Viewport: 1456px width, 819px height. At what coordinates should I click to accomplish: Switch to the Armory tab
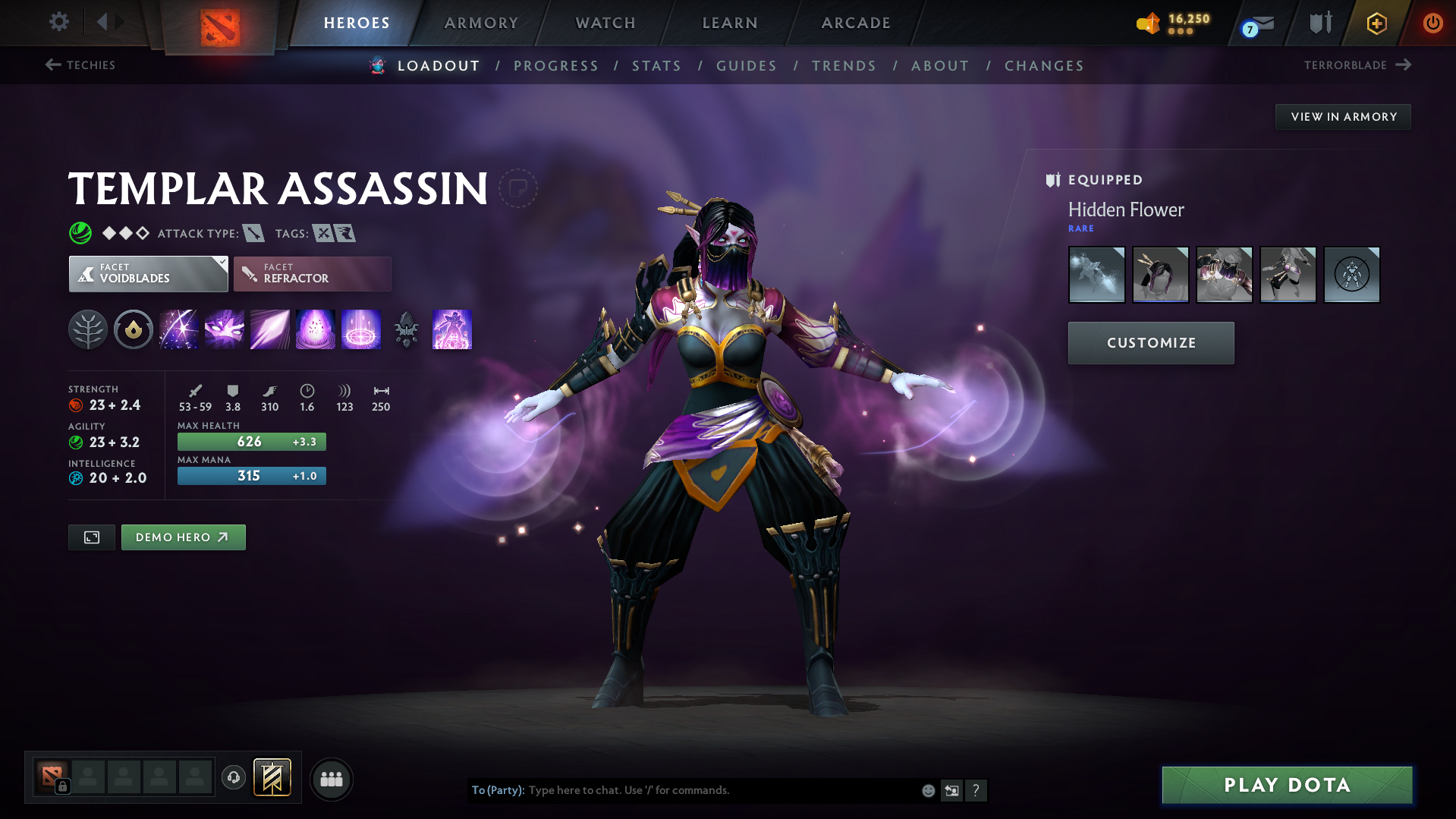click(x=481, y=23)
